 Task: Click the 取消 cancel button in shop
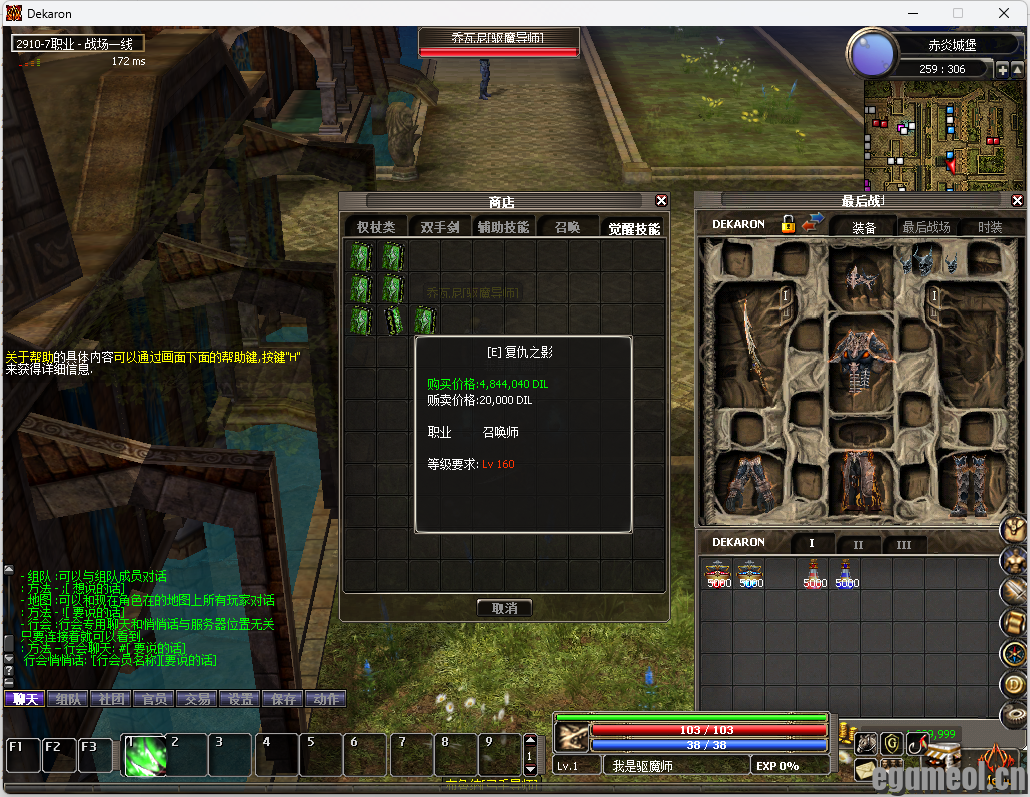[x=504, y=608]
